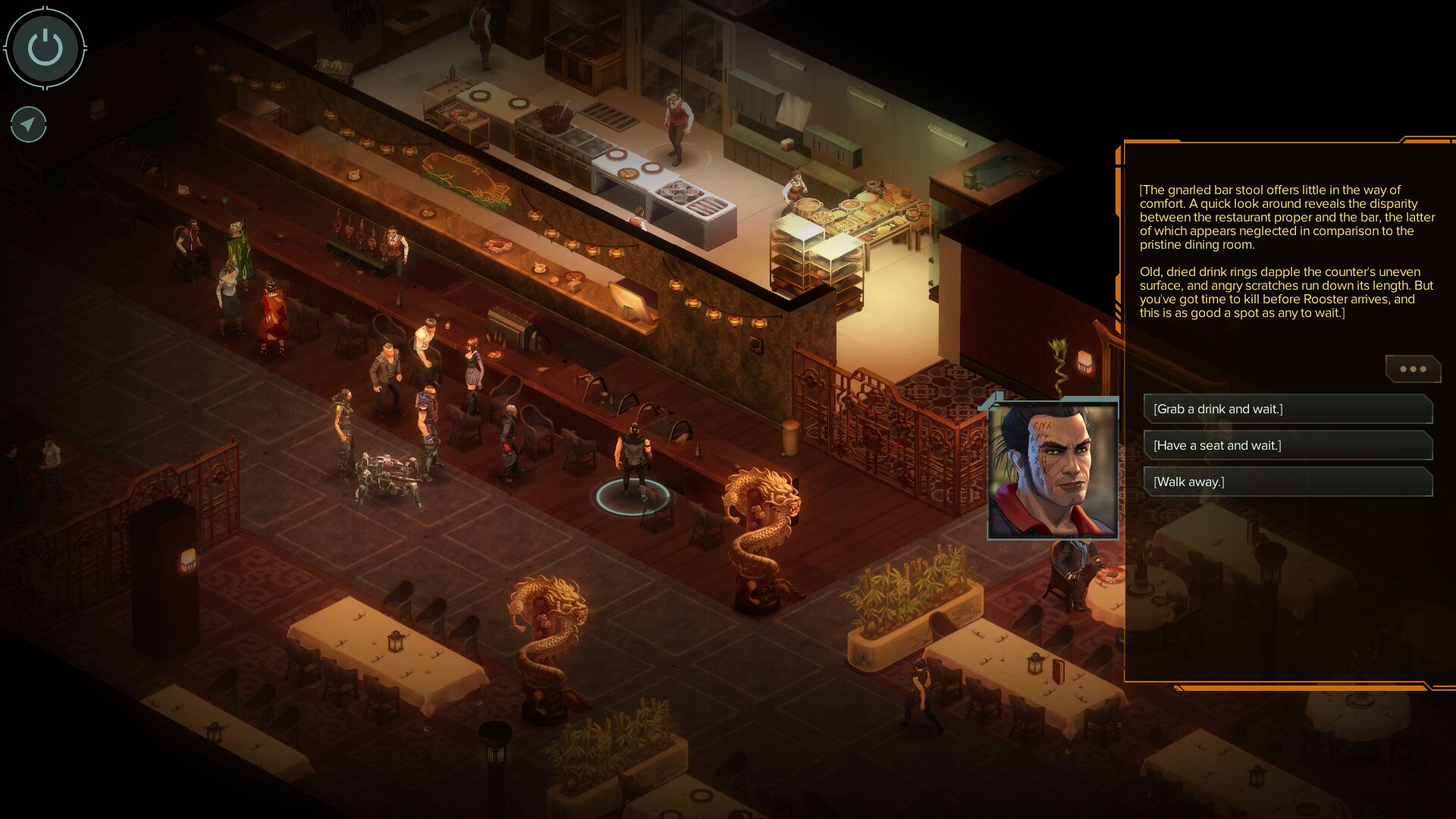
Task: Click the three-dots ellipsis button
Action: point(1413,369)
